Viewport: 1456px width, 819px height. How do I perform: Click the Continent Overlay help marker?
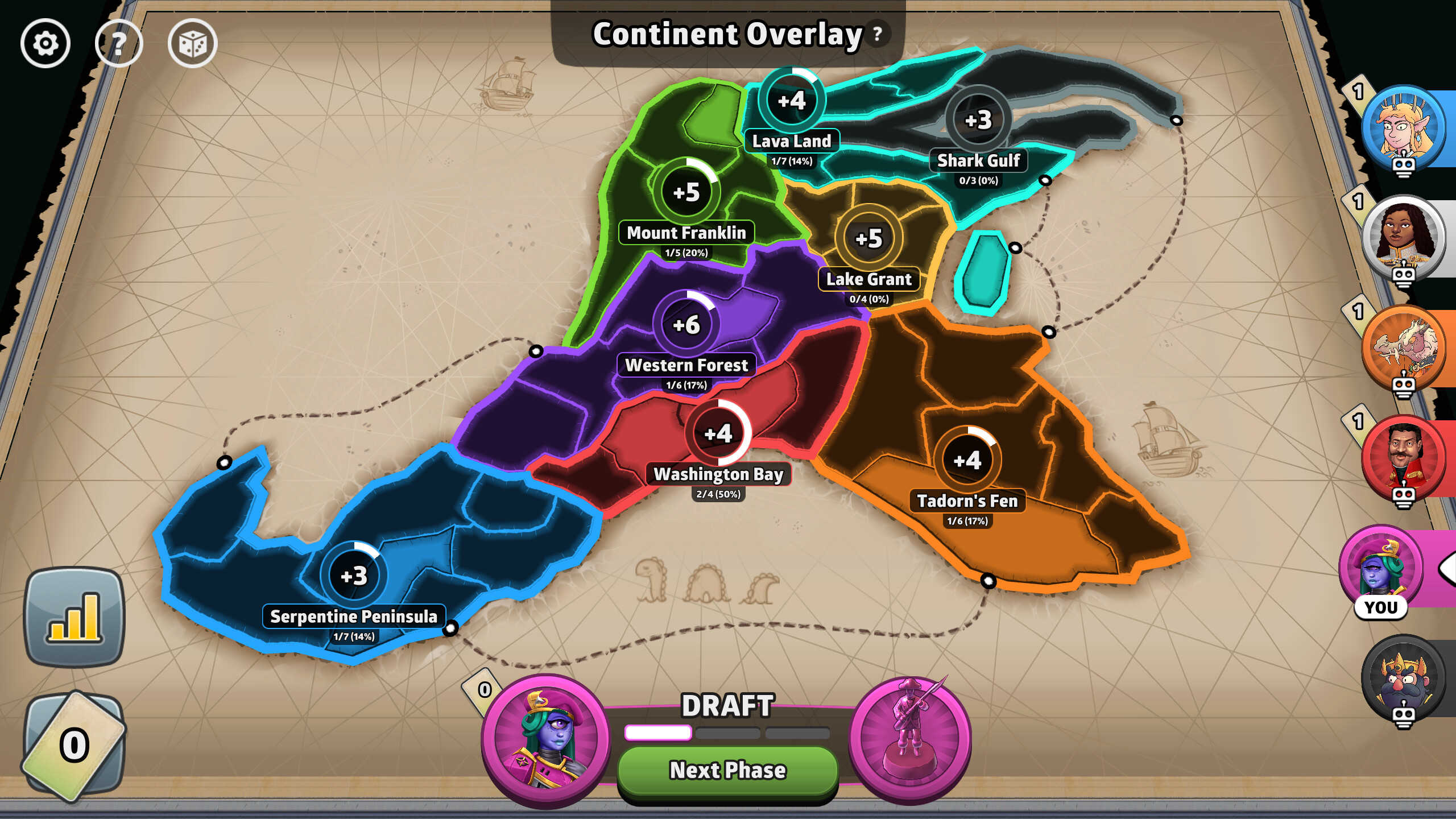click(x=877, y=34)
